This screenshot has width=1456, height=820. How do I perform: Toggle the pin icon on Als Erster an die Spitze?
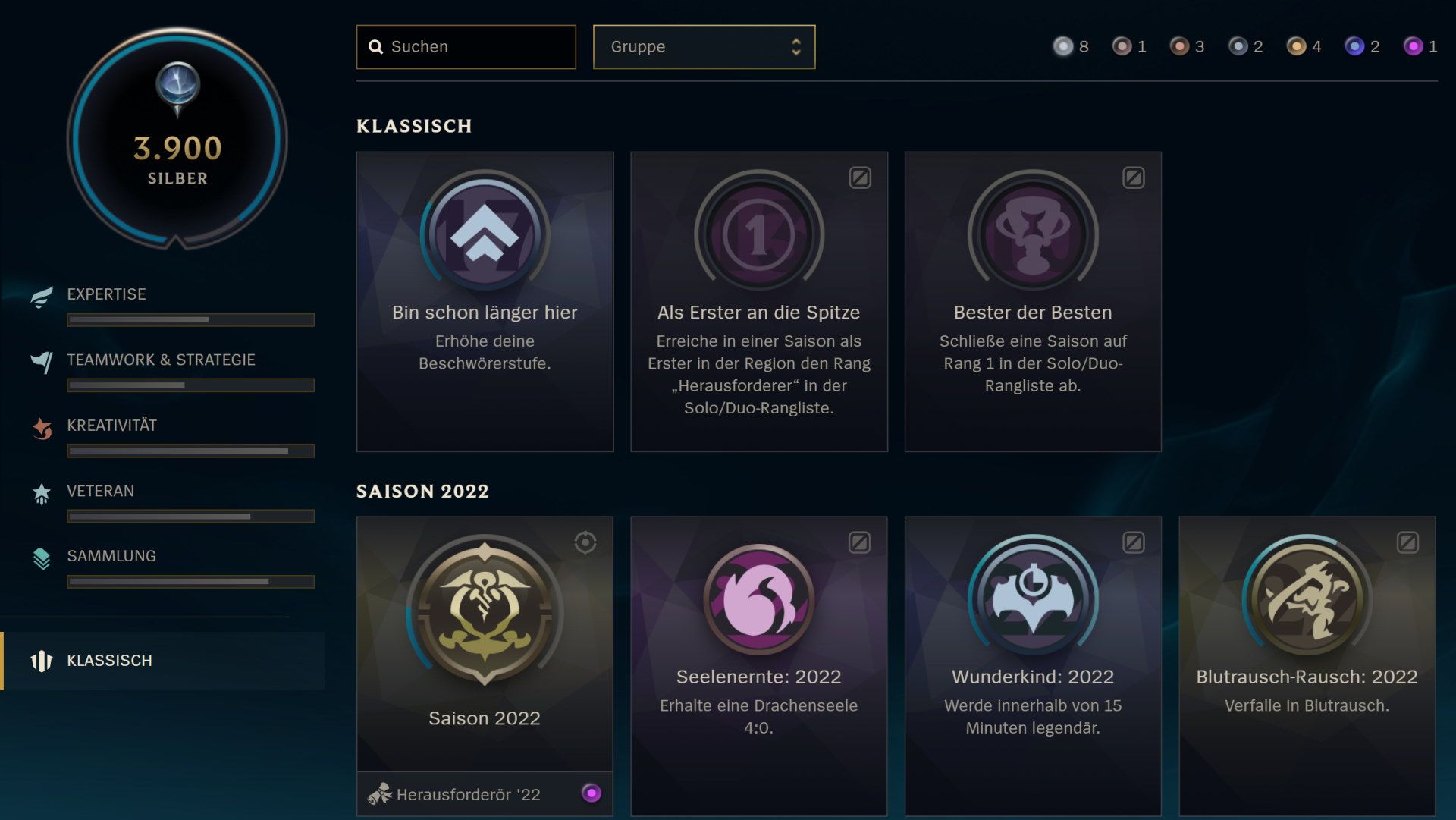pos(859,178)
